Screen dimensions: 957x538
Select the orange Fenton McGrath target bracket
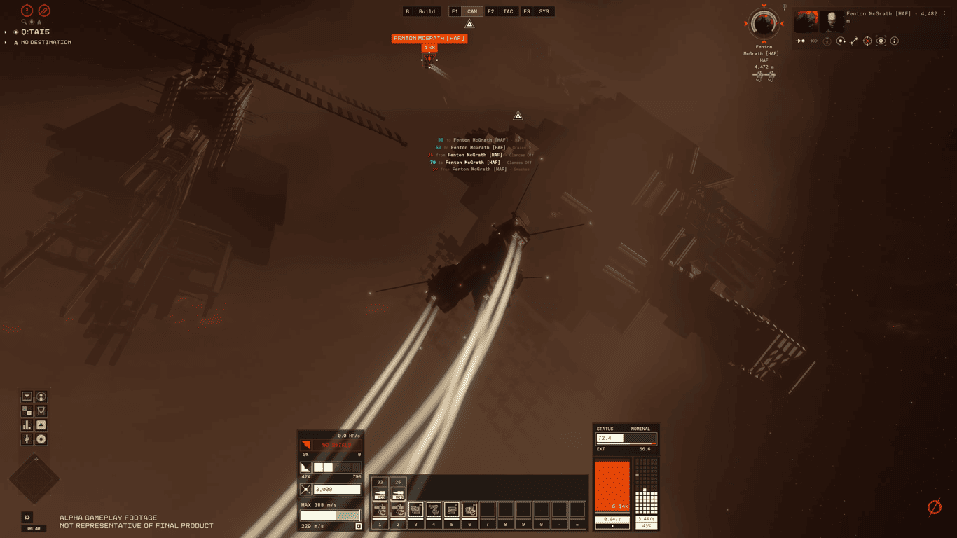pyautogui.click(x=429, y=38)
